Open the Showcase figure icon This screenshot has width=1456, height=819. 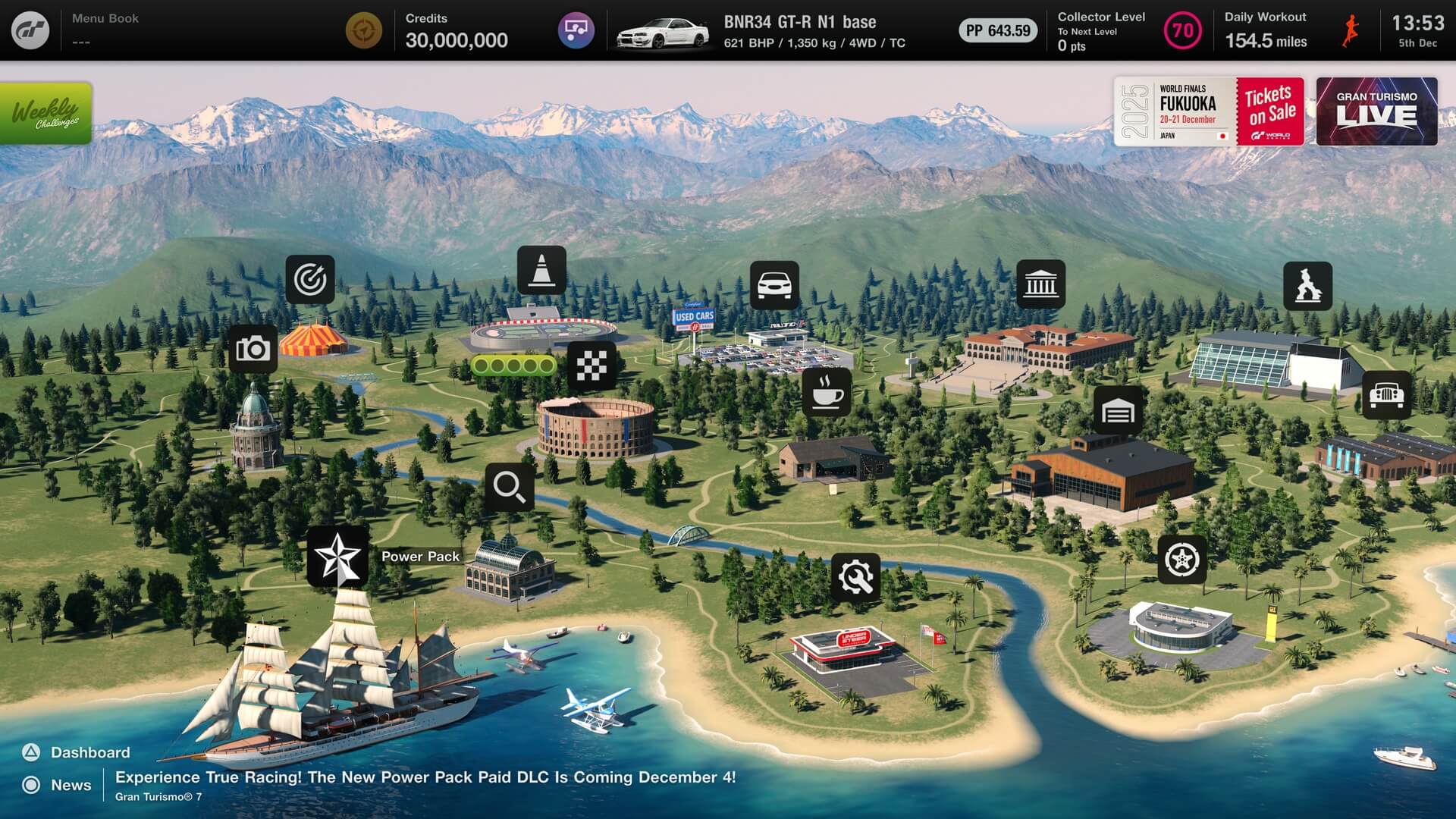(x=1307, y=286)
